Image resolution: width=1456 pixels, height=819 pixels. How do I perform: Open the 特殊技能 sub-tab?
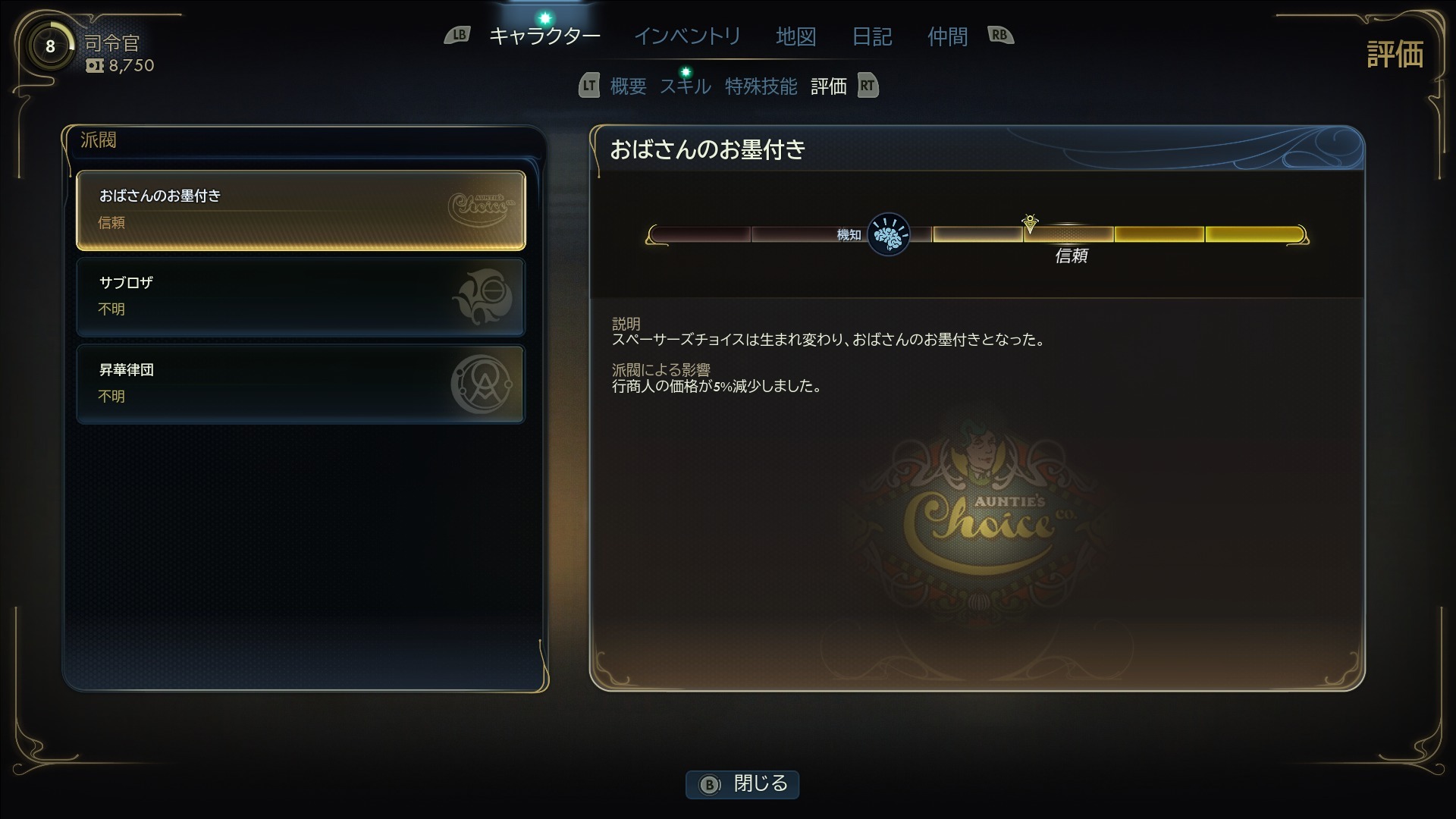tap(761, 86)
